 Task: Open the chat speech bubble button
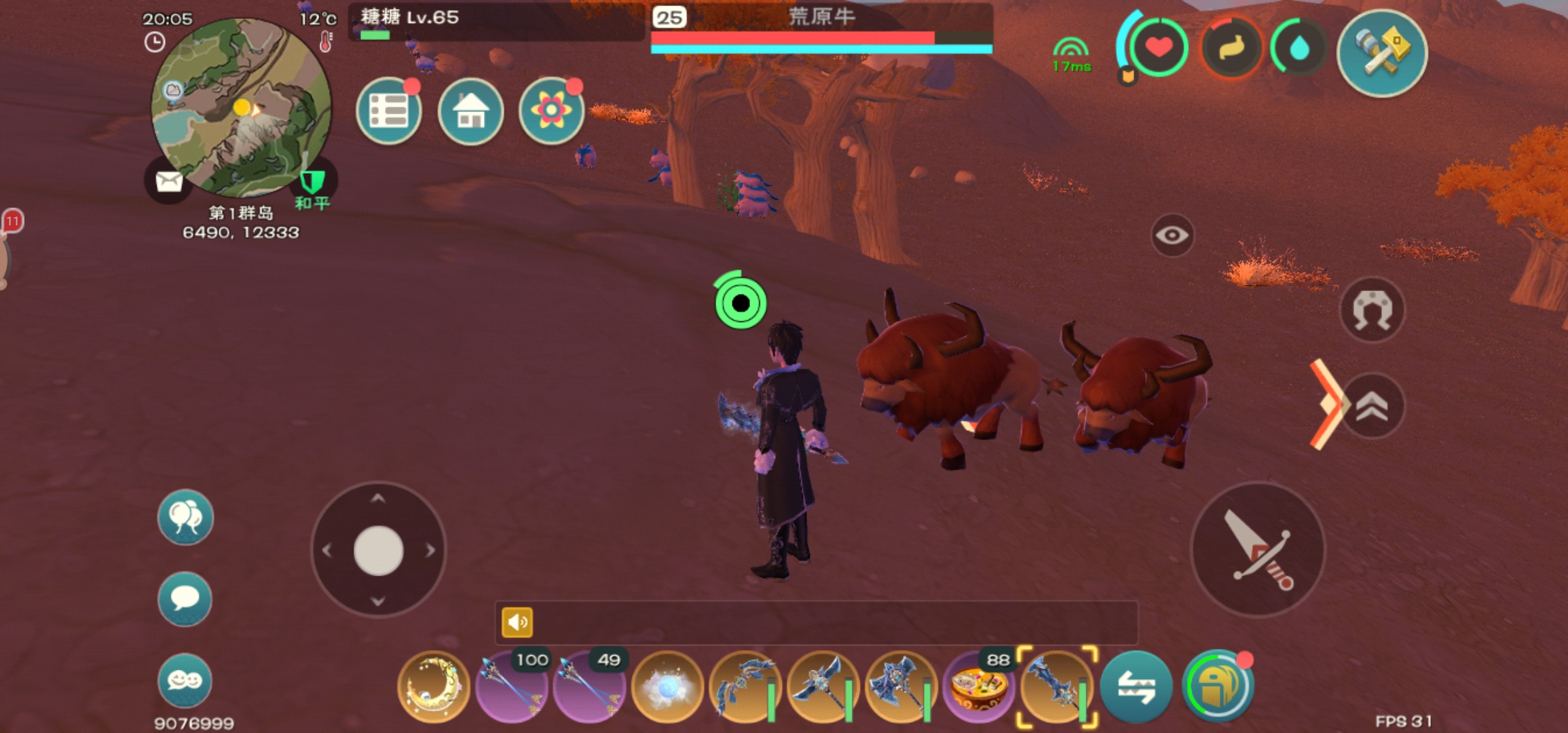[185, 599]
